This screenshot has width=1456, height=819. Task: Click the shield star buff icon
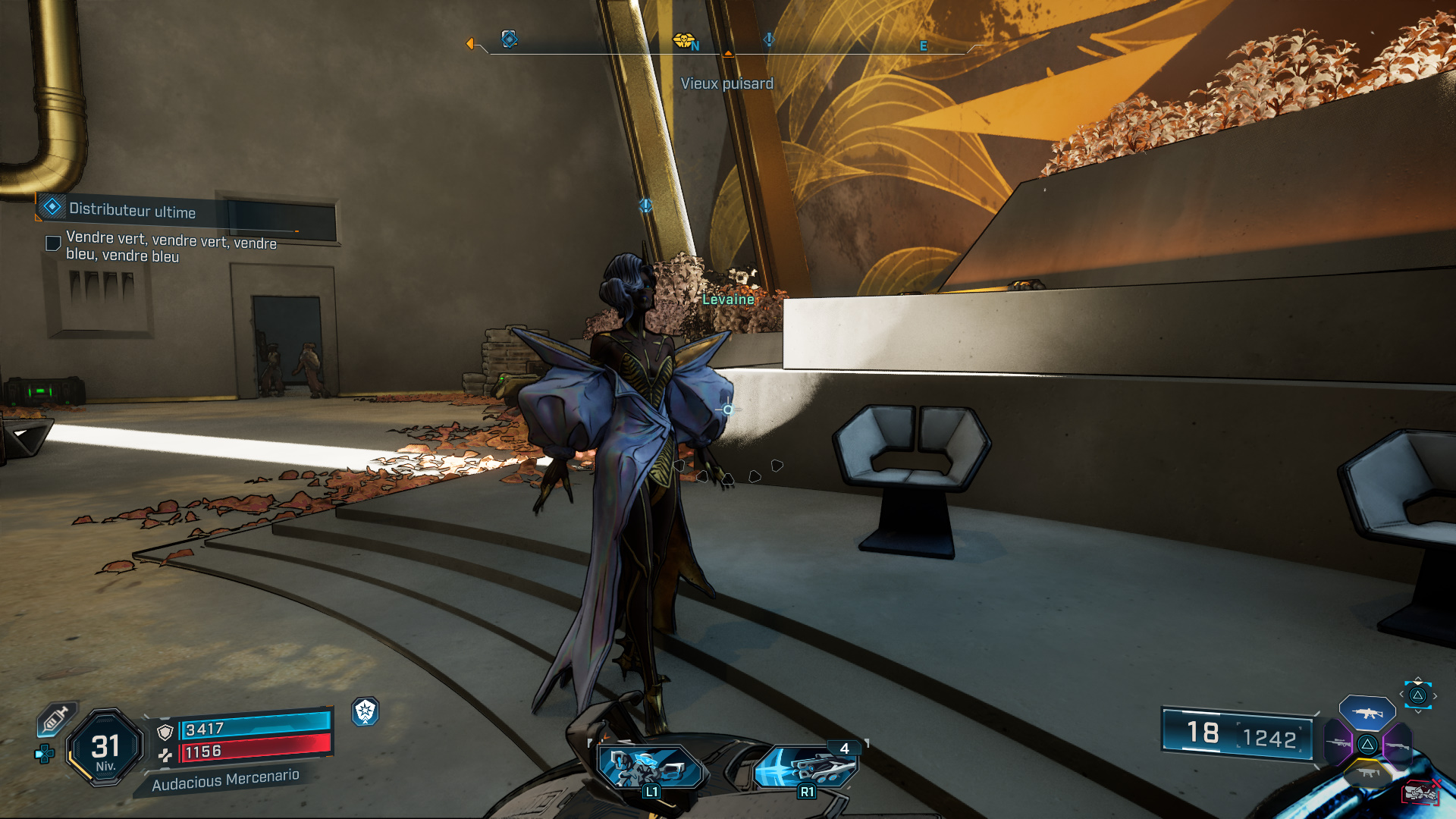pos(366,711)
